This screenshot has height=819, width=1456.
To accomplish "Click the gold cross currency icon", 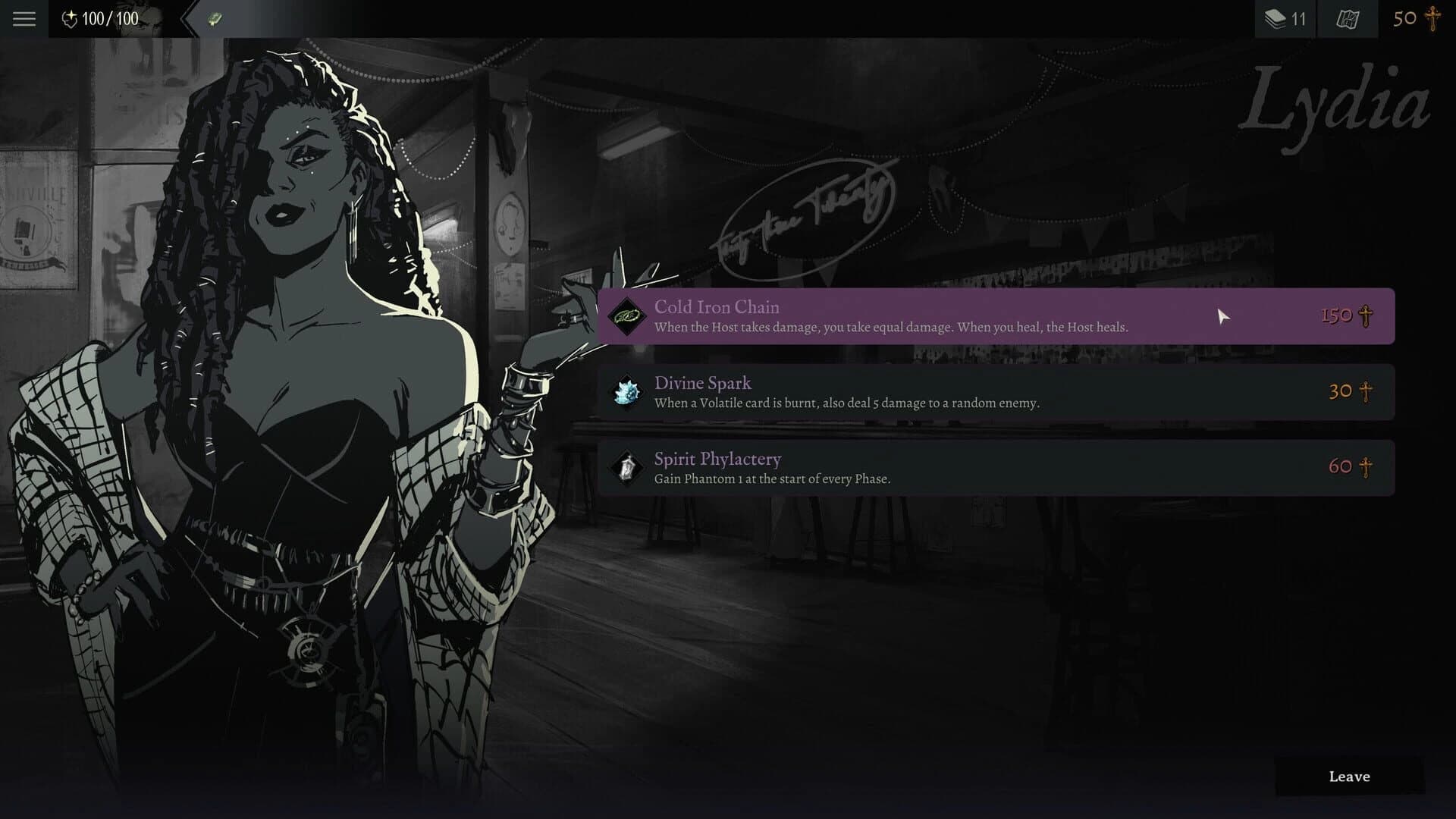I will click(1432, 18).
